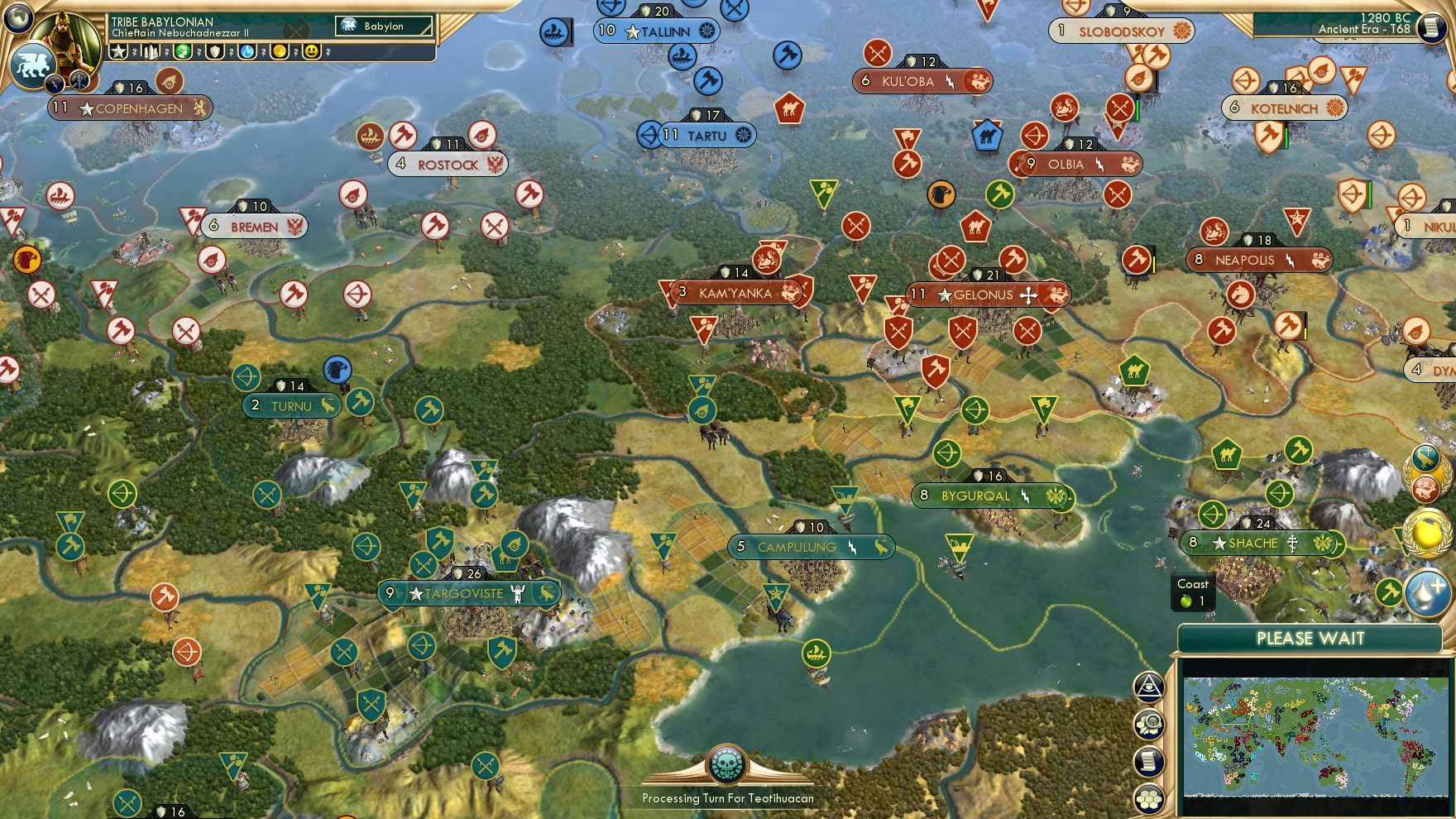
Task: Open the scroll button beside the minimap
Action: coord(1149,762)
